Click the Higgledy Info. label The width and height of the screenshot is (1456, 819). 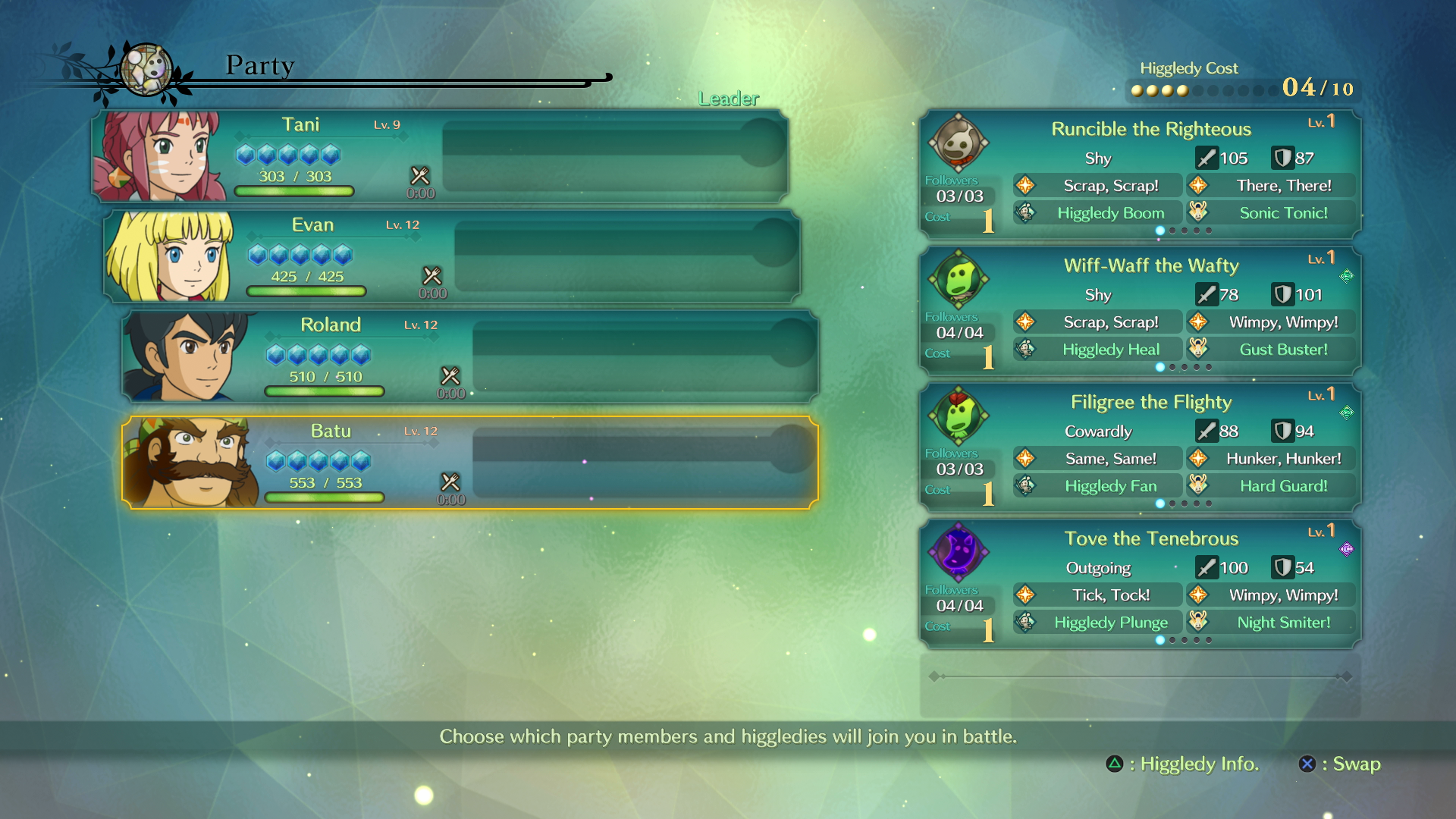[x=1198, y=764]
